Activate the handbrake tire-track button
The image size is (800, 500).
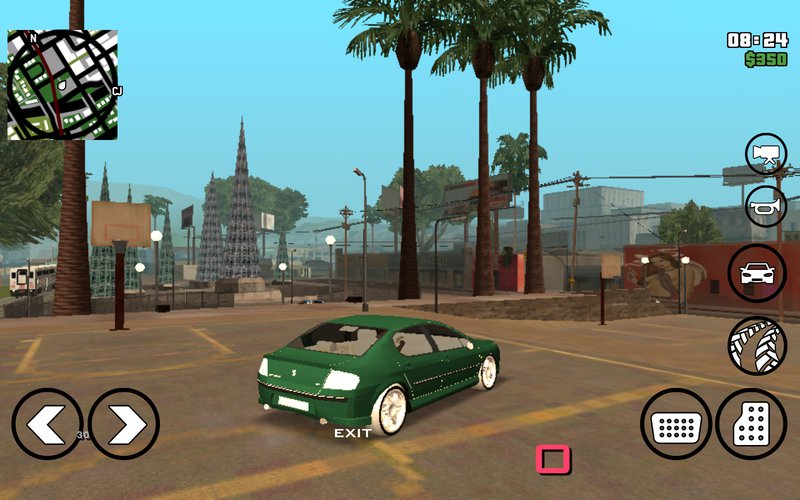click(x=757, y=345)
